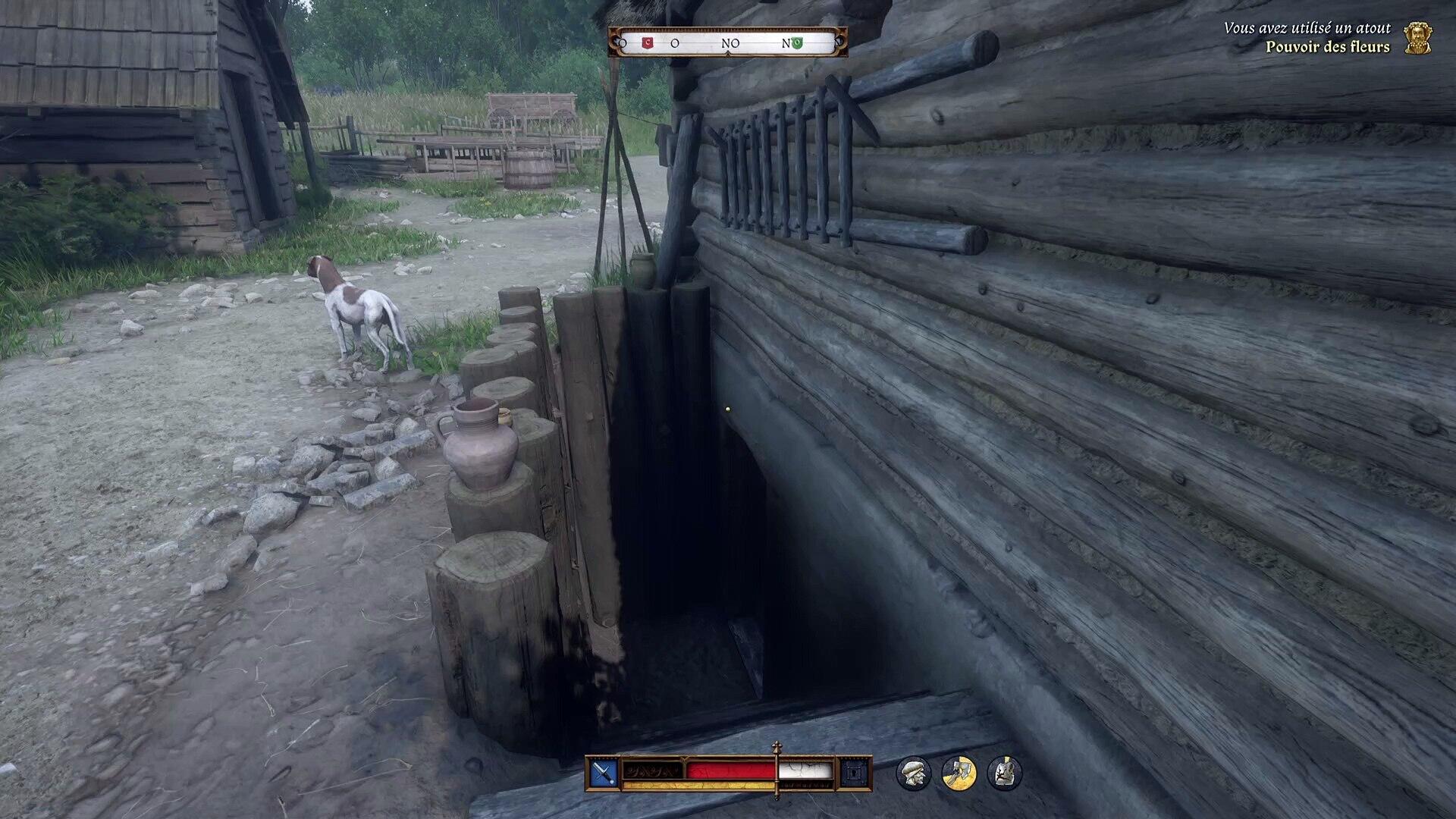Click the sword weapon icon

tap(604, 773)
